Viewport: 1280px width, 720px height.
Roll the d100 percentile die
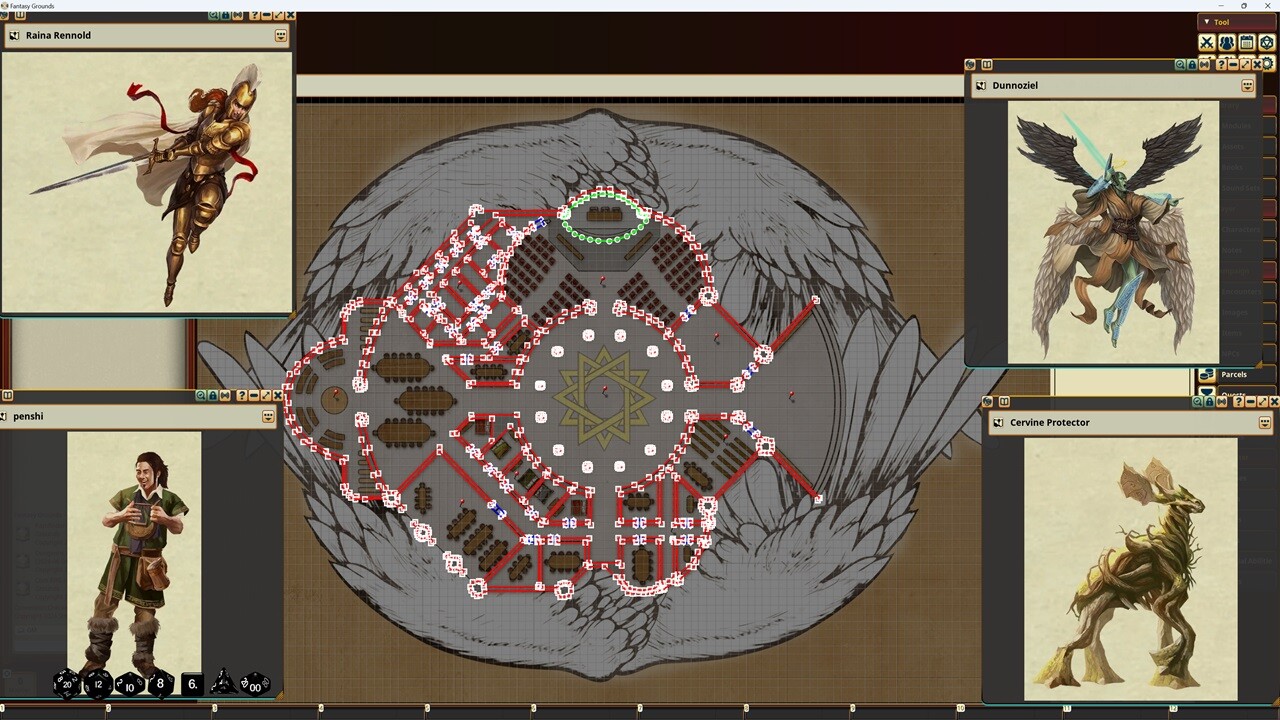pyautogui.click(x=255, y=688)
